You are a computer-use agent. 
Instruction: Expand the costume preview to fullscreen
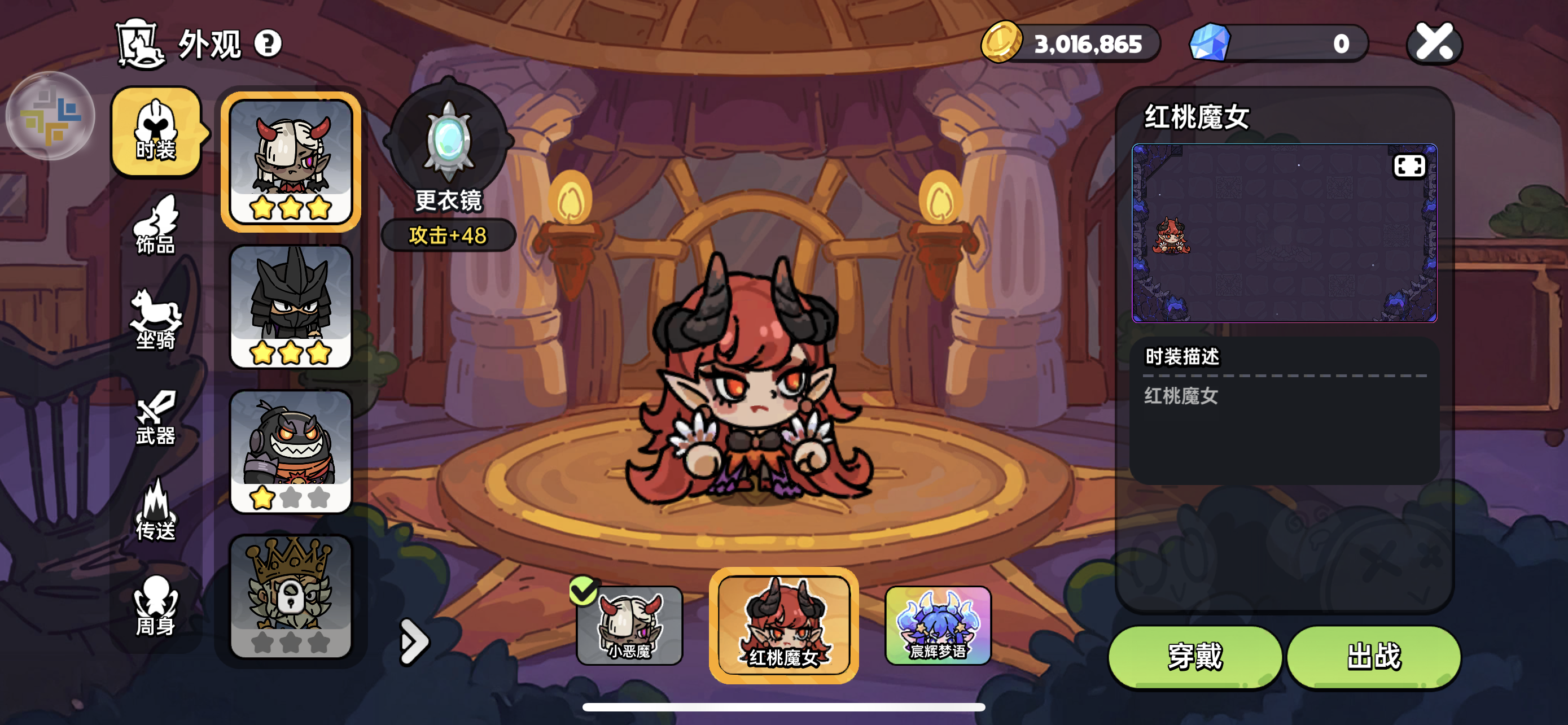click(1409, 165)
